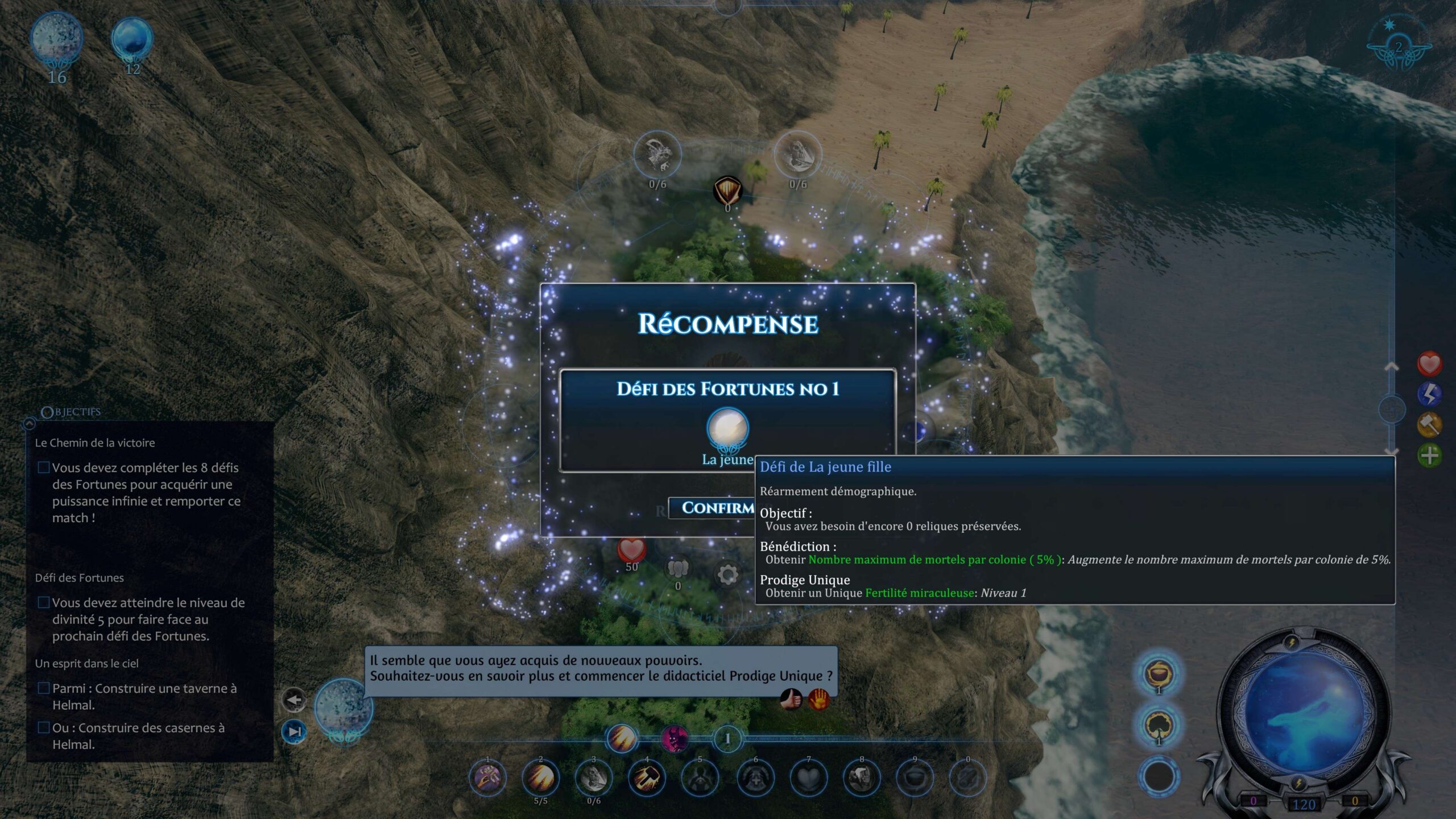
Task: Accept the tutorial with thumbs-up icon
Action: (791, 698)
